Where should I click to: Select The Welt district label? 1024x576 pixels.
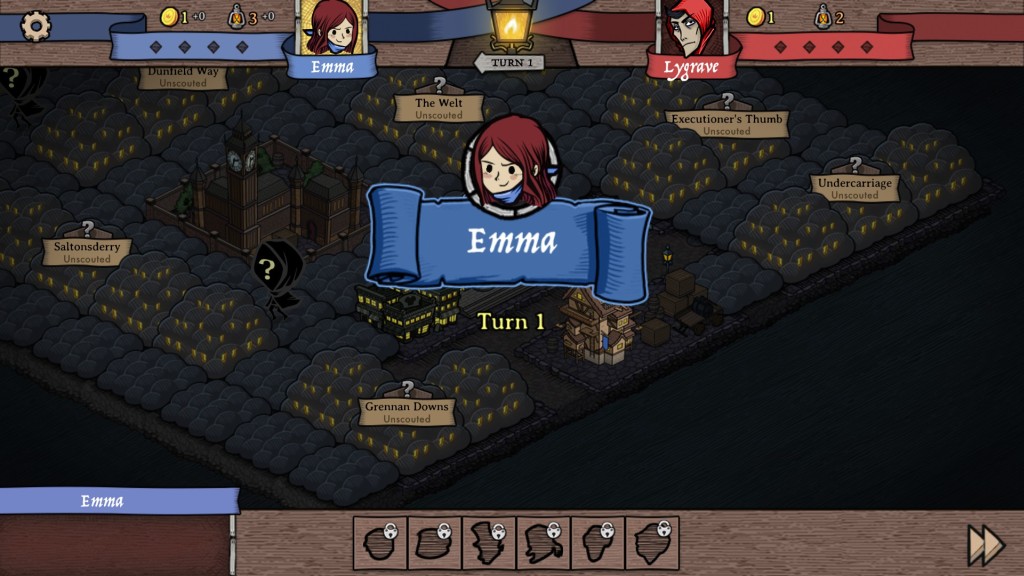(x=438, y=108)
